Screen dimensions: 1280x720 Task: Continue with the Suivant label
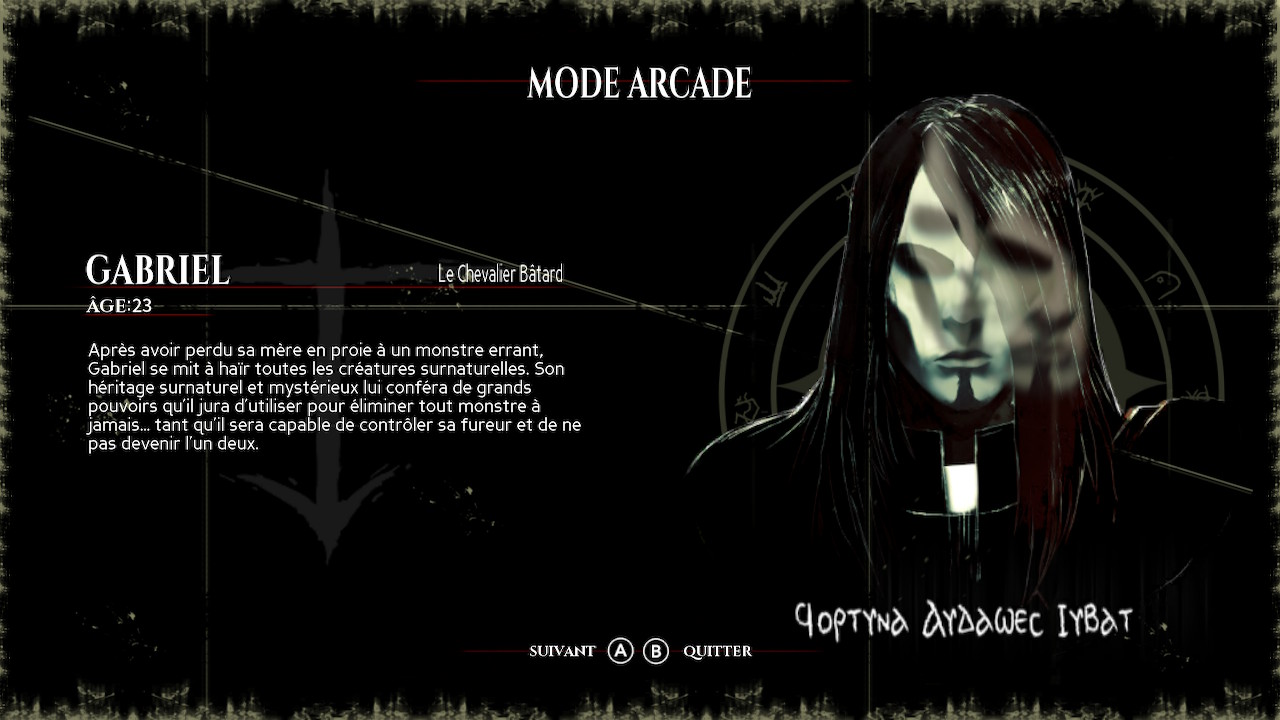562,651
